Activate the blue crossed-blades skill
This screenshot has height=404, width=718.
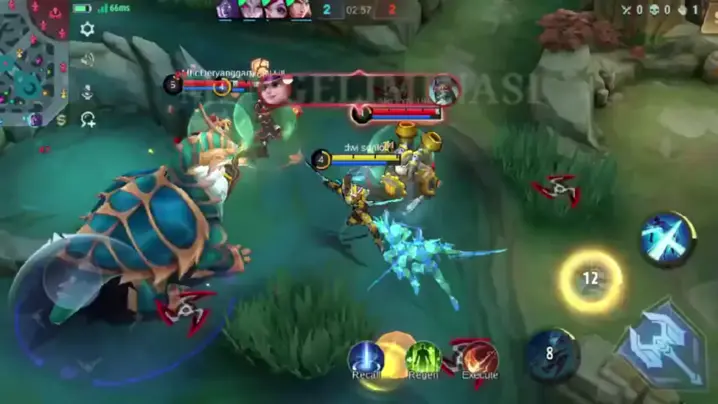[x=666, y=238]
